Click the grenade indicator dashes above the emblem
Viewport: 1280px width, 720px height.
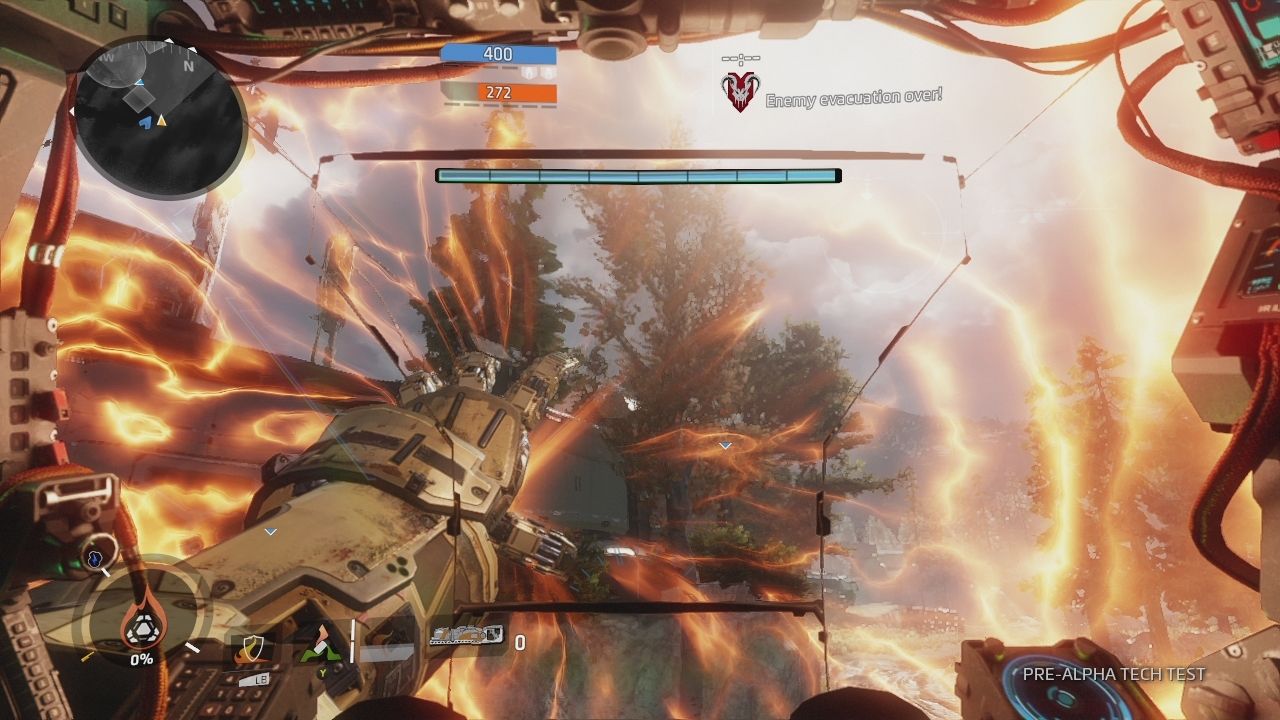741,60
